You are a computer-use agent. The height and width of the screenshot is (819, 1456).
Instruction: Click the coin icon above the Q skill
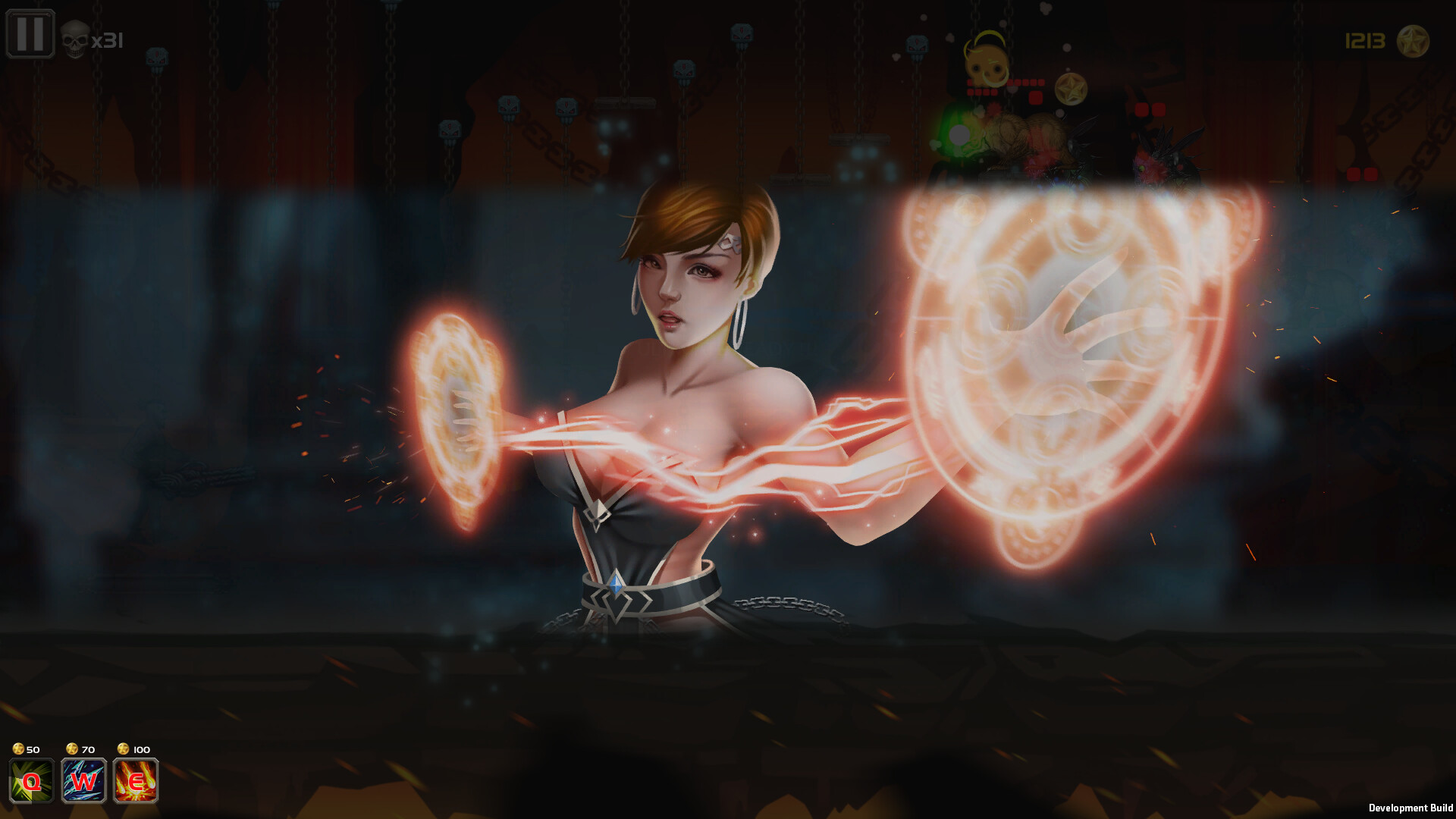tap(19, 749)
